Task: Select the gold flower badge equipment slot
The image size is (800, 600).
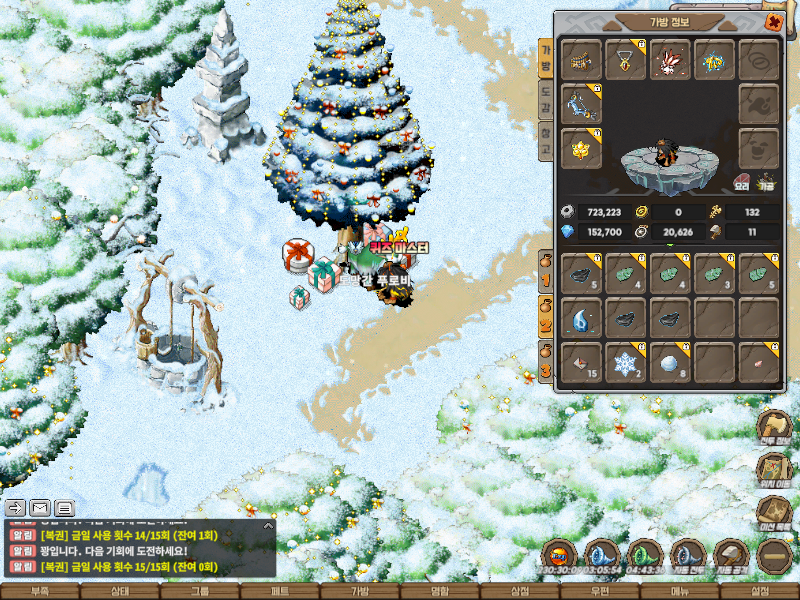Action: pyautogui.click(x=581, y=147)
